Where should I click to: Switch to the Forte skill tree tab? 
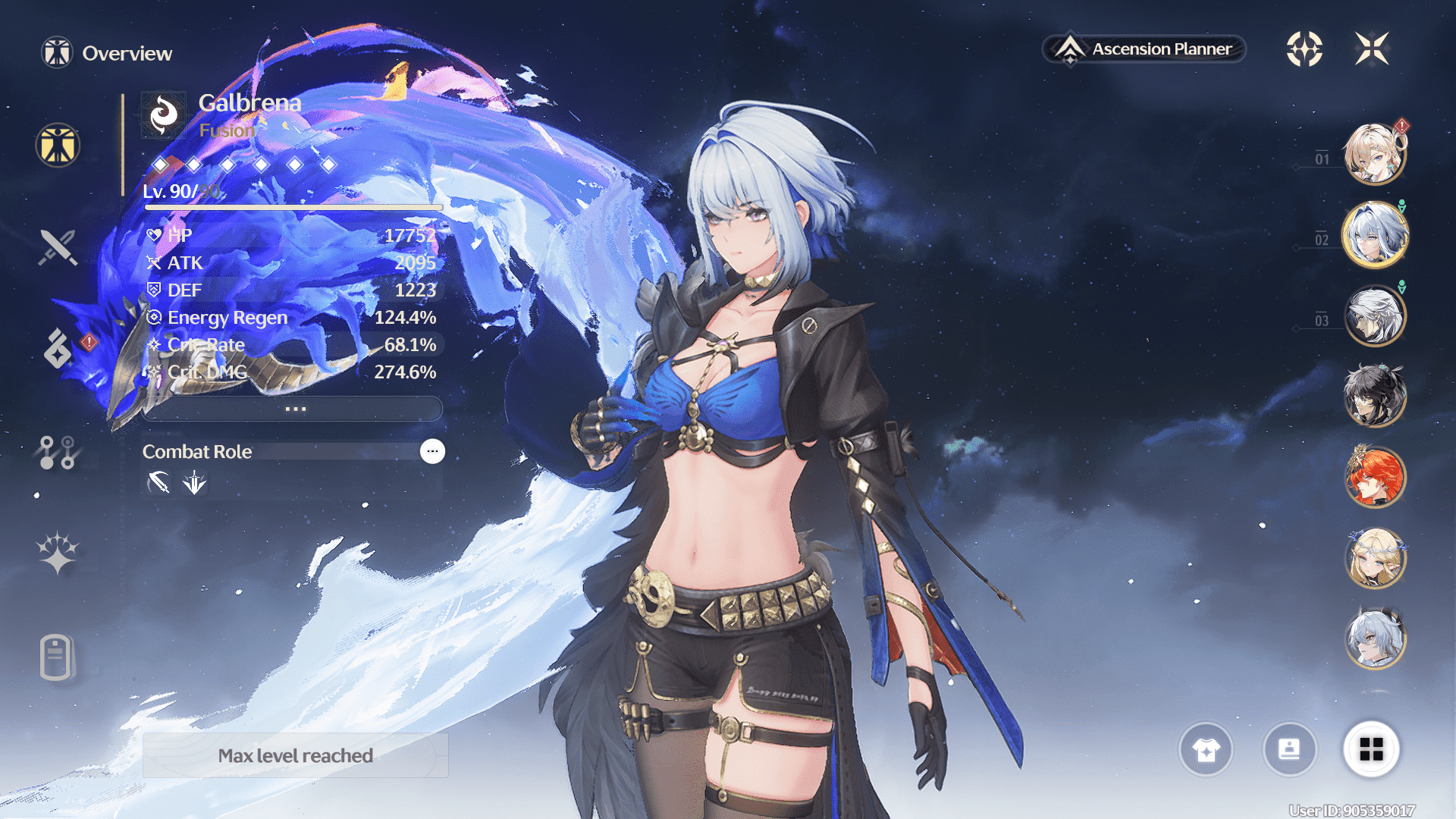pos(58,452)
